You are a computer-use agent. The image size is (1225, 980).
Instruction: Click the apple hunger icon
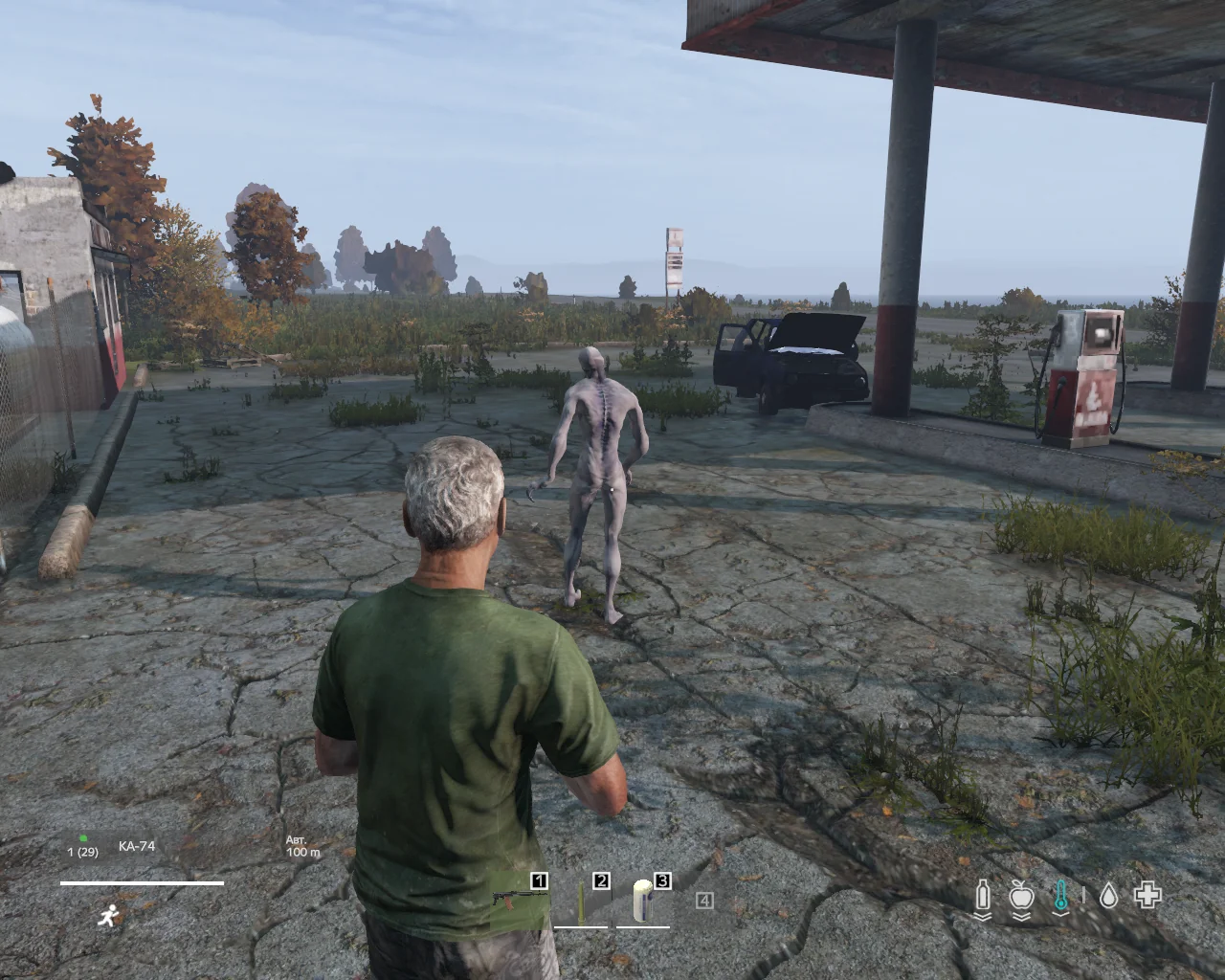(x=1022, y=897)
